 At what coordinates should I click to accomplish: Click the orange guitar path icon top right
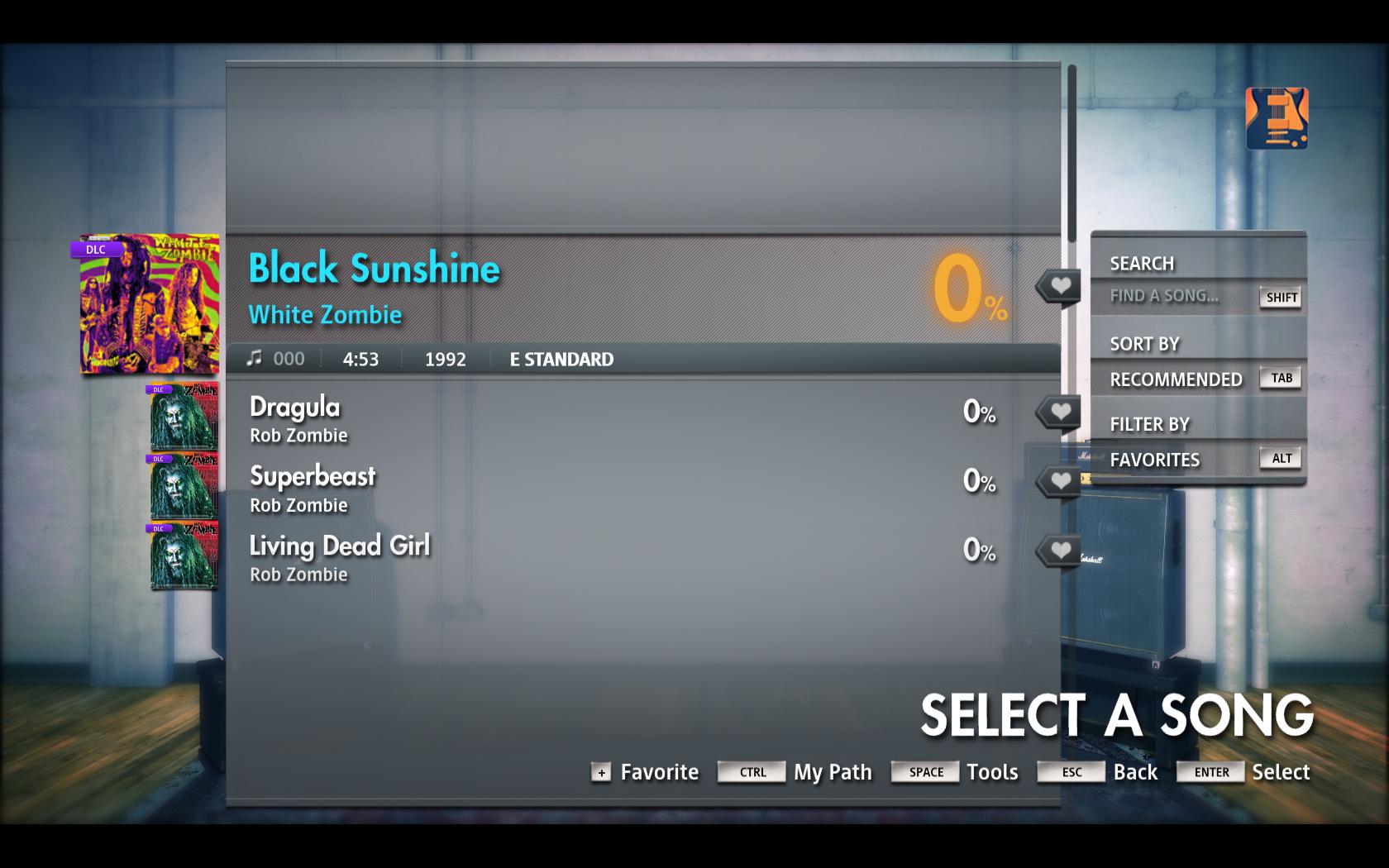[1276, 118]
